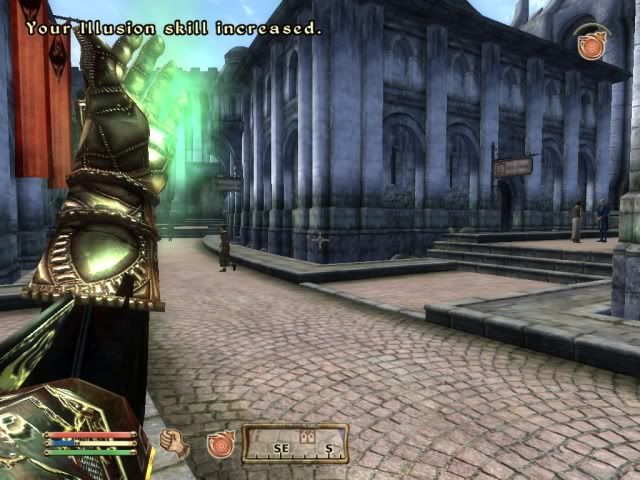
Task: Click the compass direction bar
Action: pos(295,444)
